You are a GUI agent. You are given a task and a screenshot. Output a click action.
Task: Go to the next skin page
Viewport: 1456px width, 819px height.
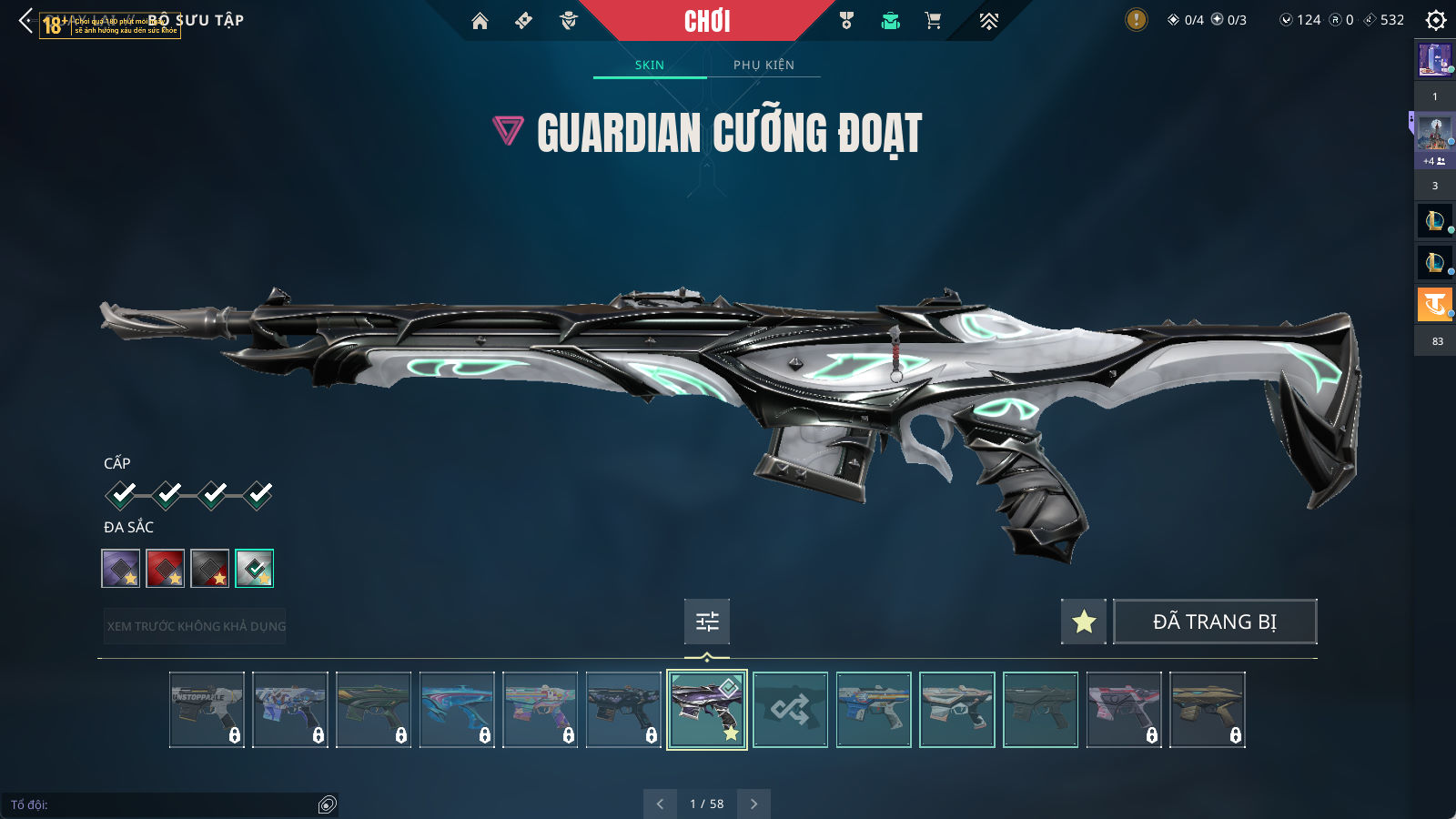pyautogui.click(x=753, y=804)
